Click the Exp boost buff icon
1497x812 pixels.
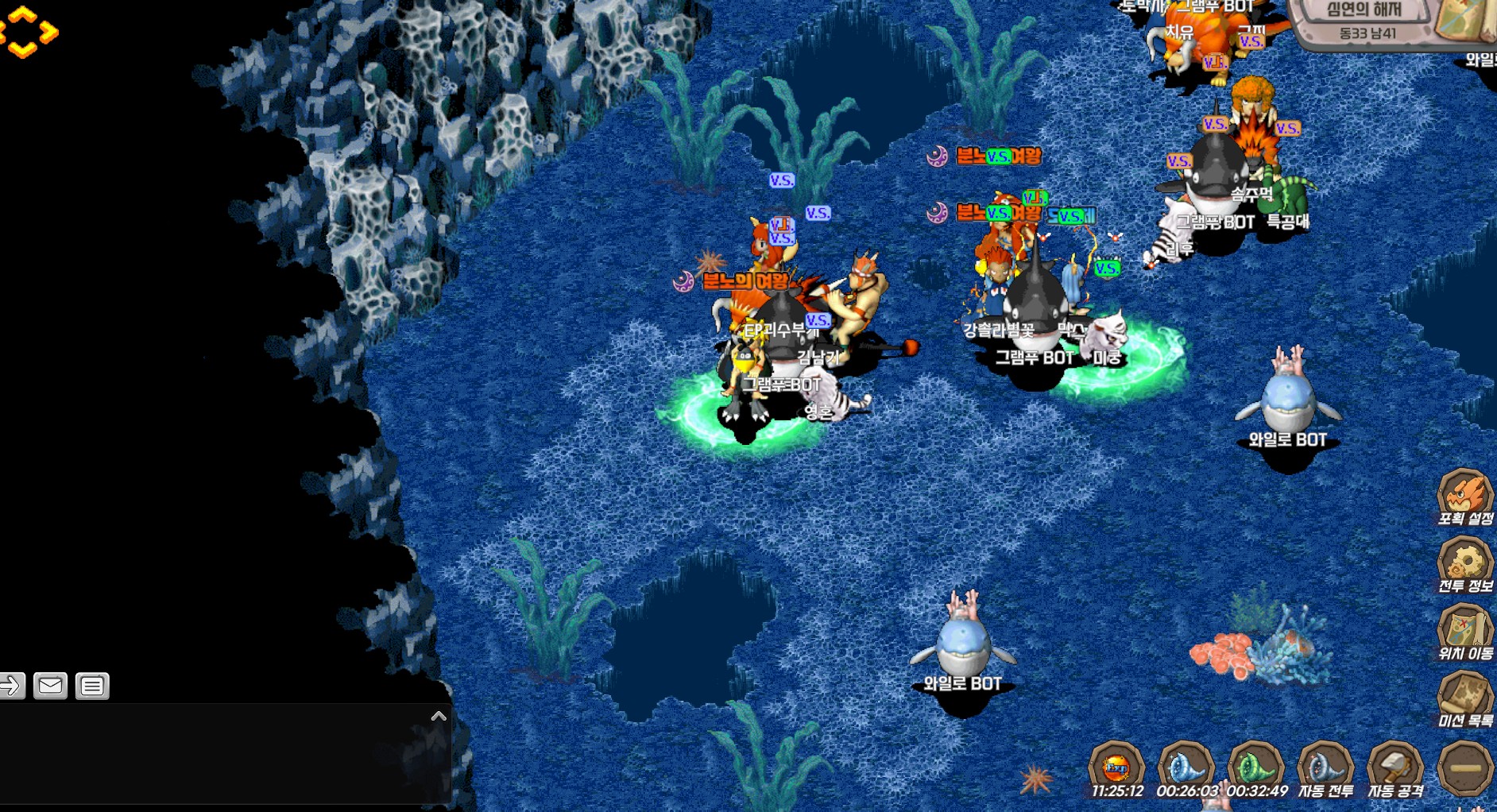point(1116,768)
